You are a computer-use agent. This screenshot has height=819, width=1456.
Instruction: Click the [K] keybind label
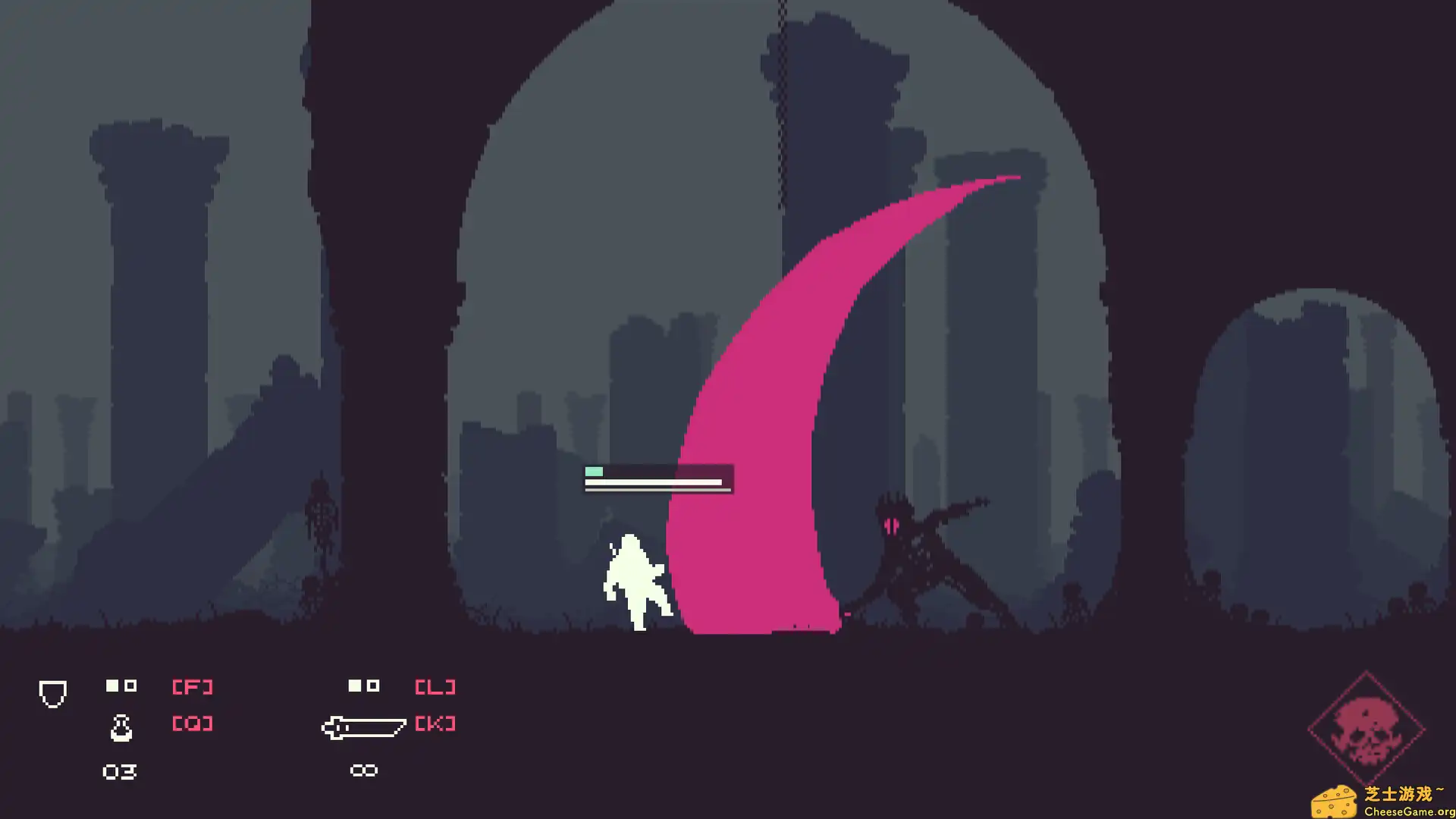pos(436,724)
